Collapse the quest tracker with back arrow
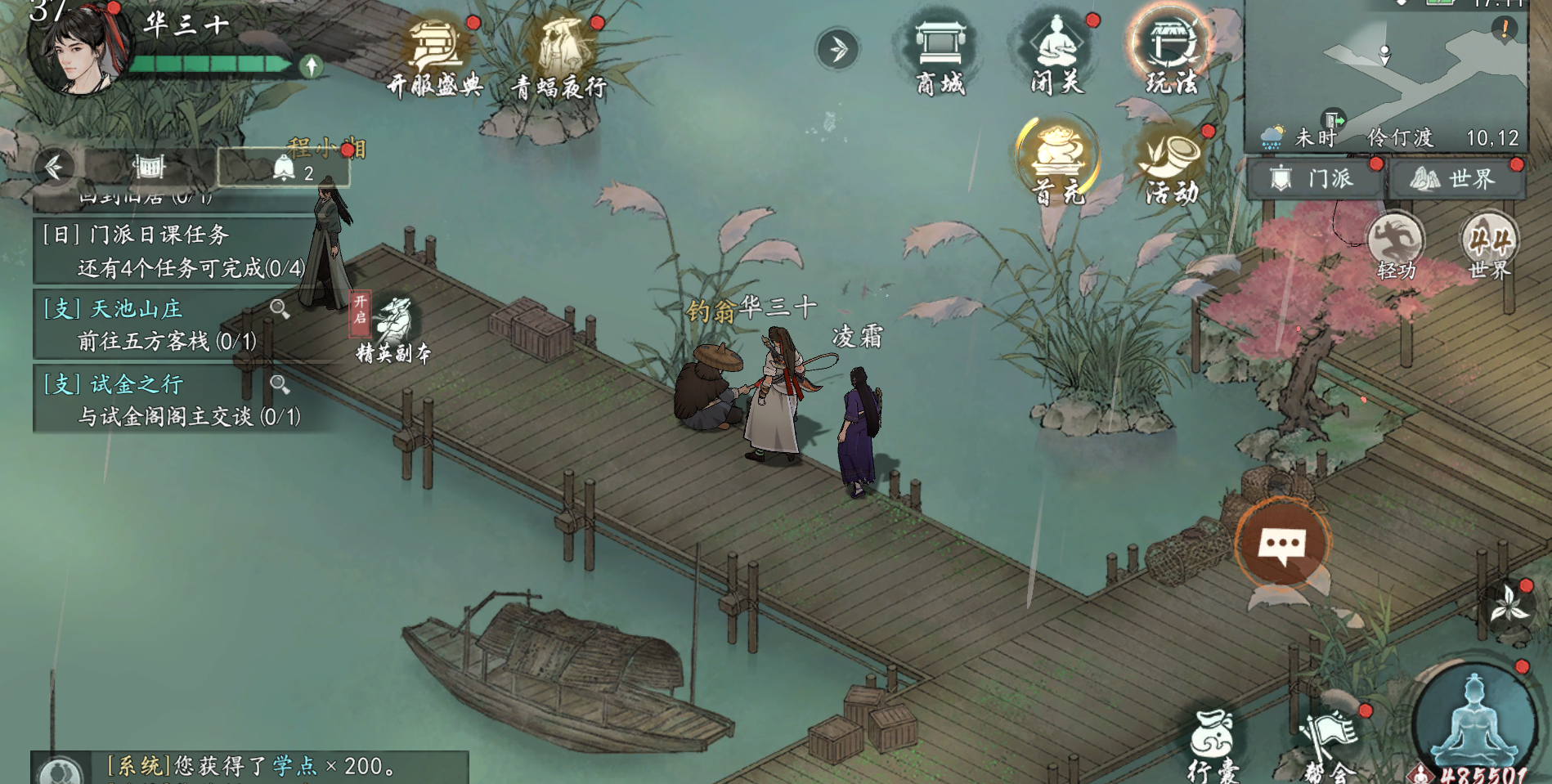This screenshot has height=784, width=1552. [x=54, y=167]
